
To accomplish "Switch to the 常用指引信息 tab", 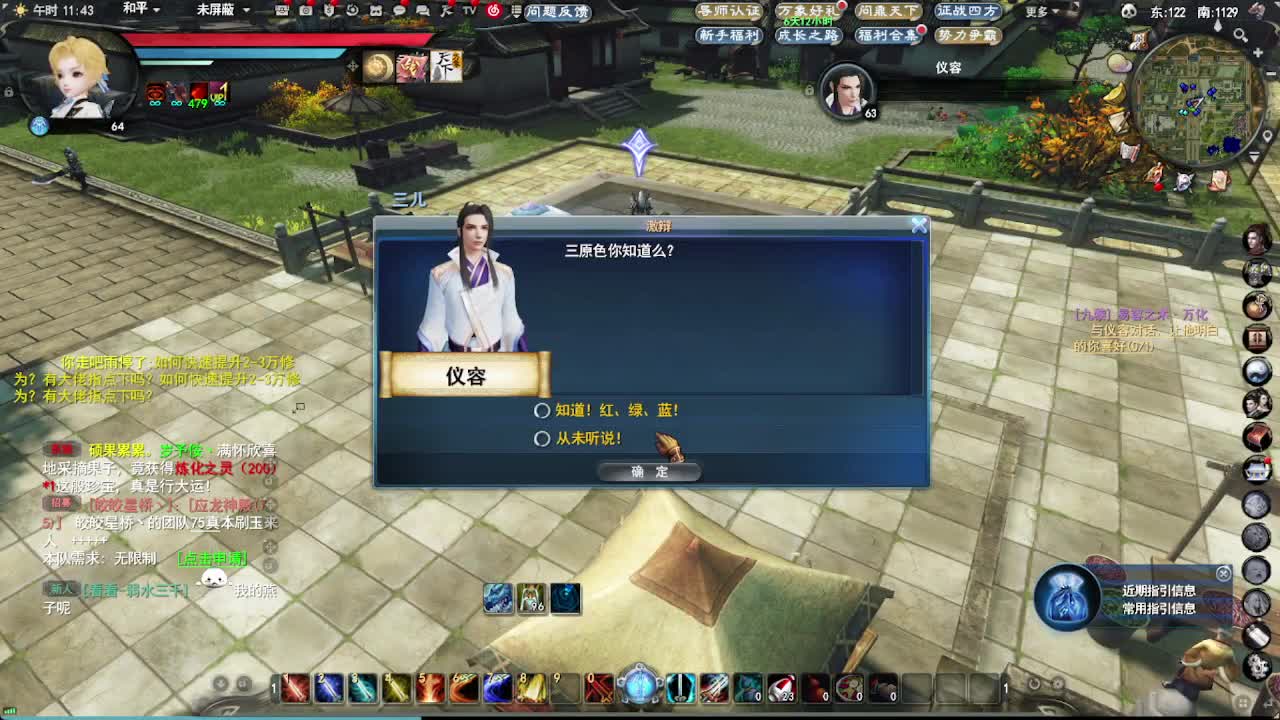I will (x=1158, y=609).
